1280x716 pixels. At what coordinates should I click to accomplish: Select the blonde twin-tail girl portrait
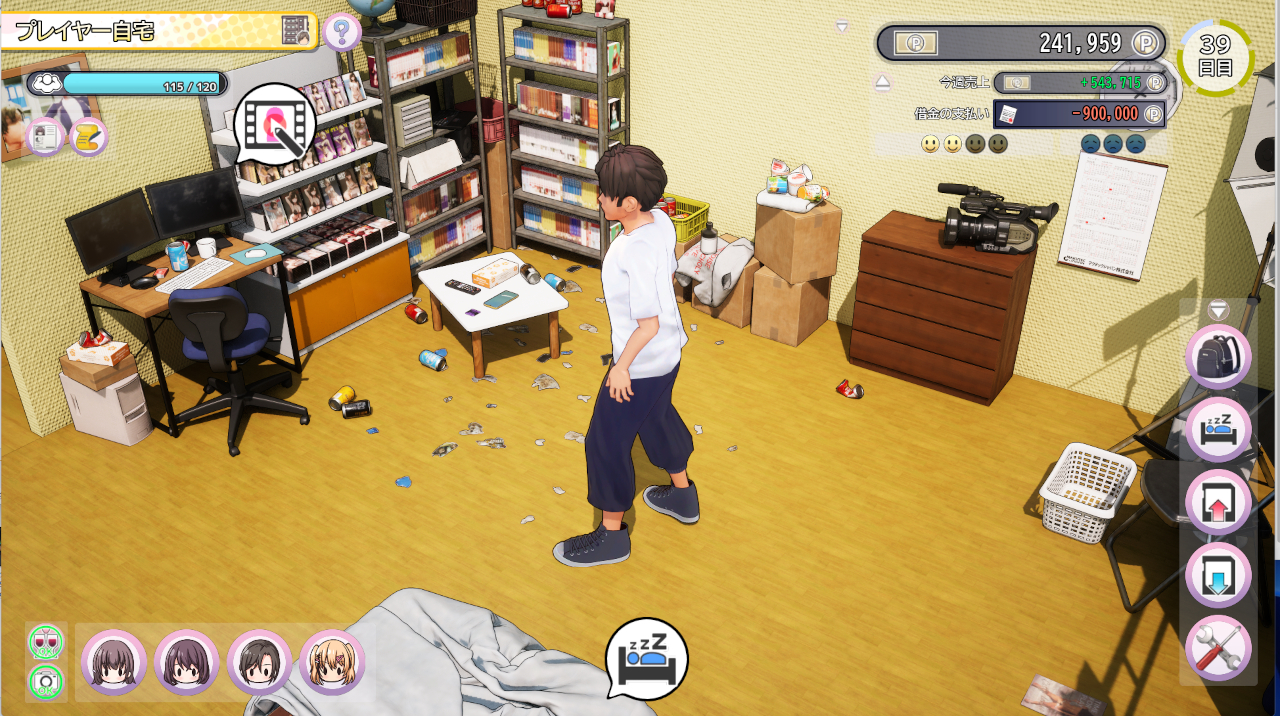(x=332, y=662)
